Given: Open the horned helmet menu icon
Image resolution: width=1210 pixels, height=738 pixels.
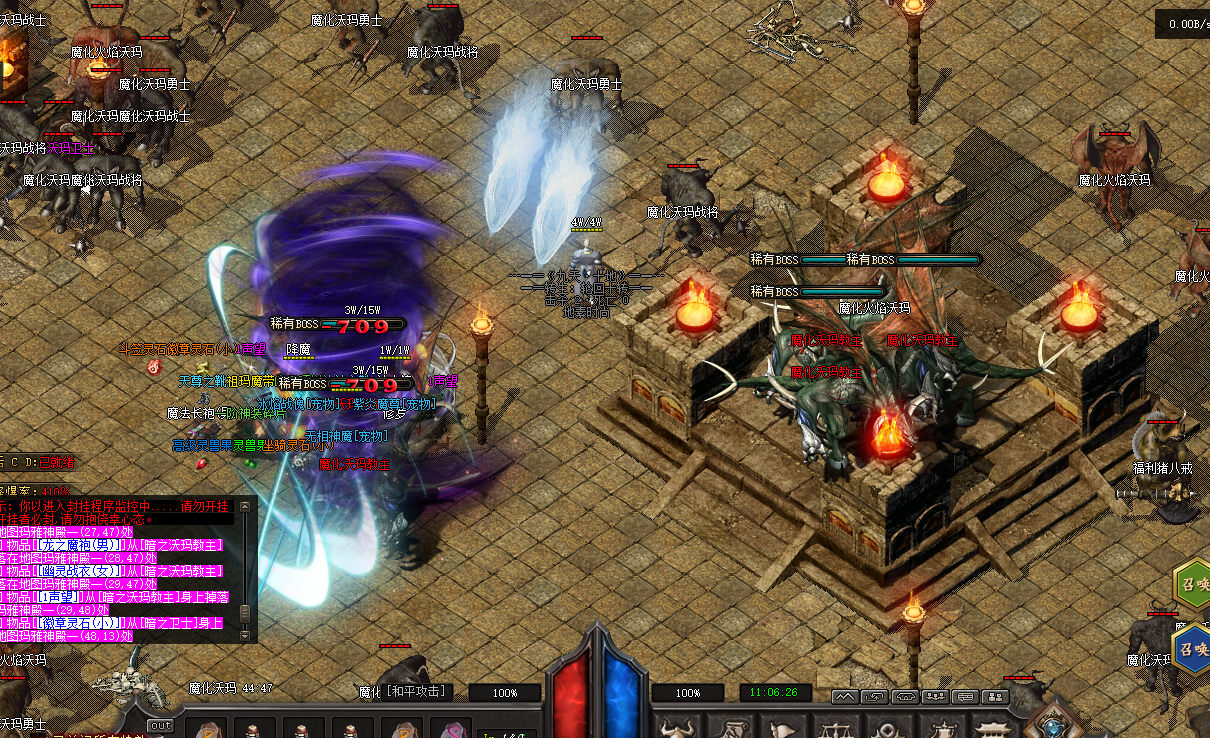Looking at the screenshot, I should [678, 728].
